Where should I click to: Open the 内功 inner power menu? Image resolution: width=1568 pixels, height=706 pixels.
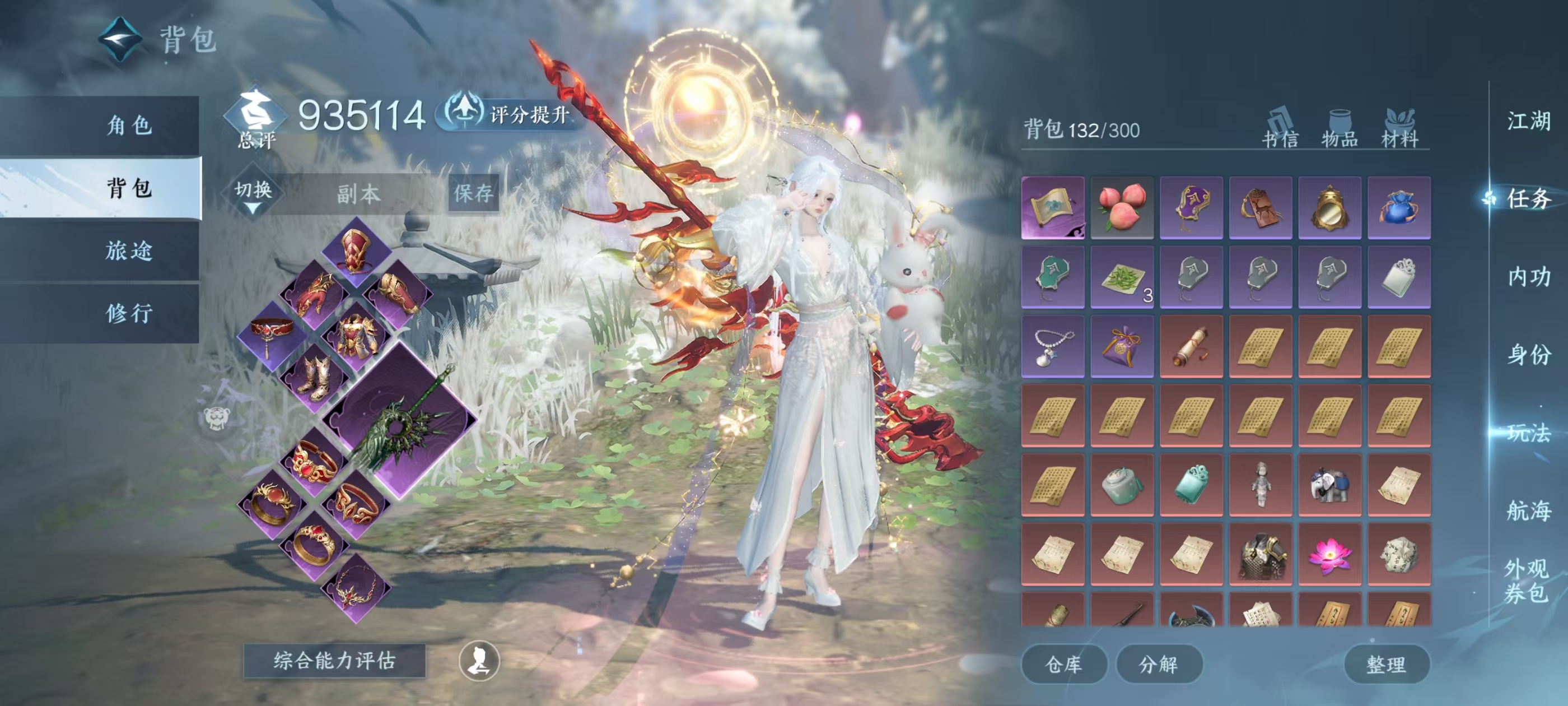1528,277
